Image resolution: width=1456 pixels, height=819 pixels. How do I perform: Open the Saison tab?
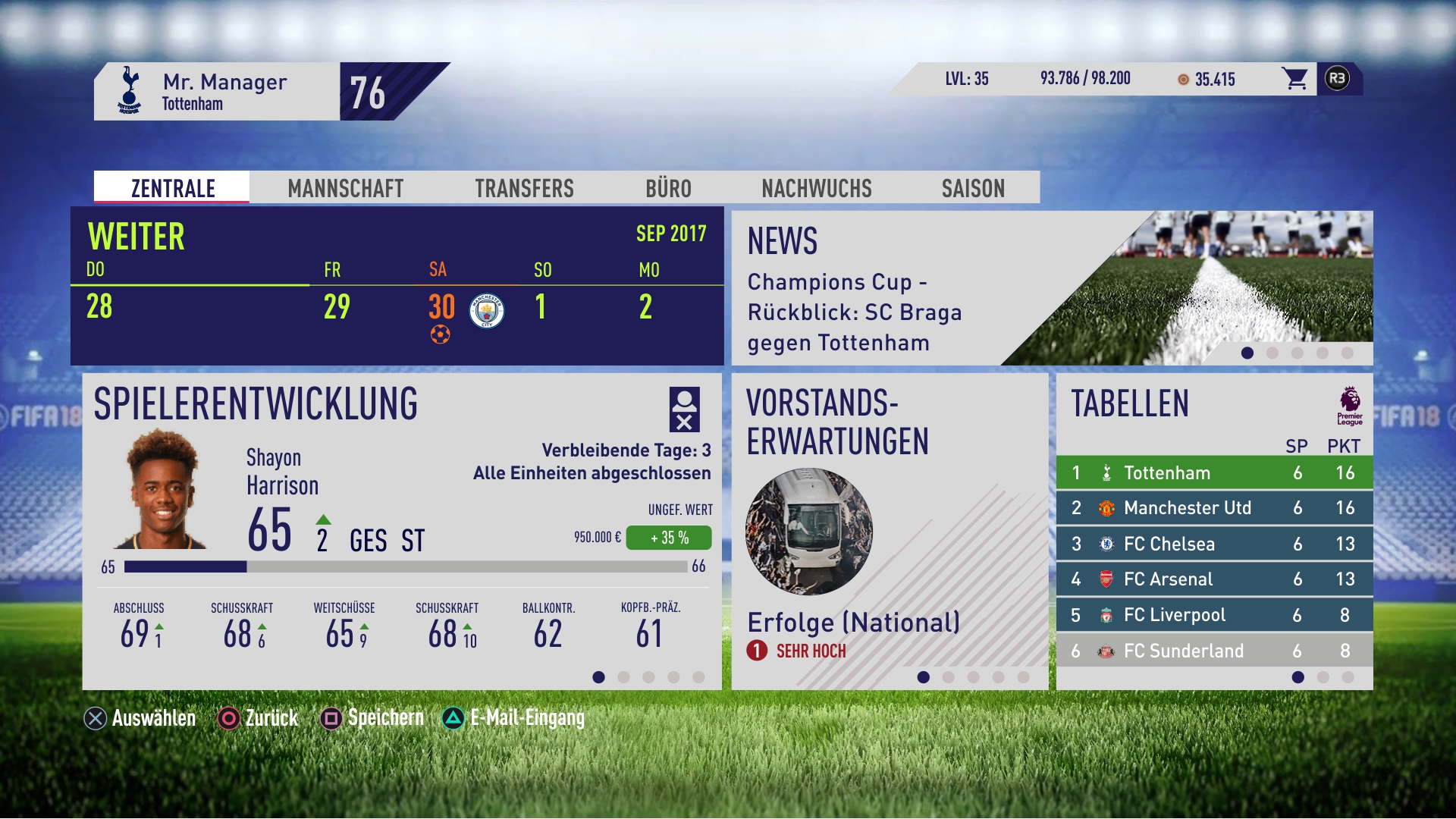click(x=973, y=188)
